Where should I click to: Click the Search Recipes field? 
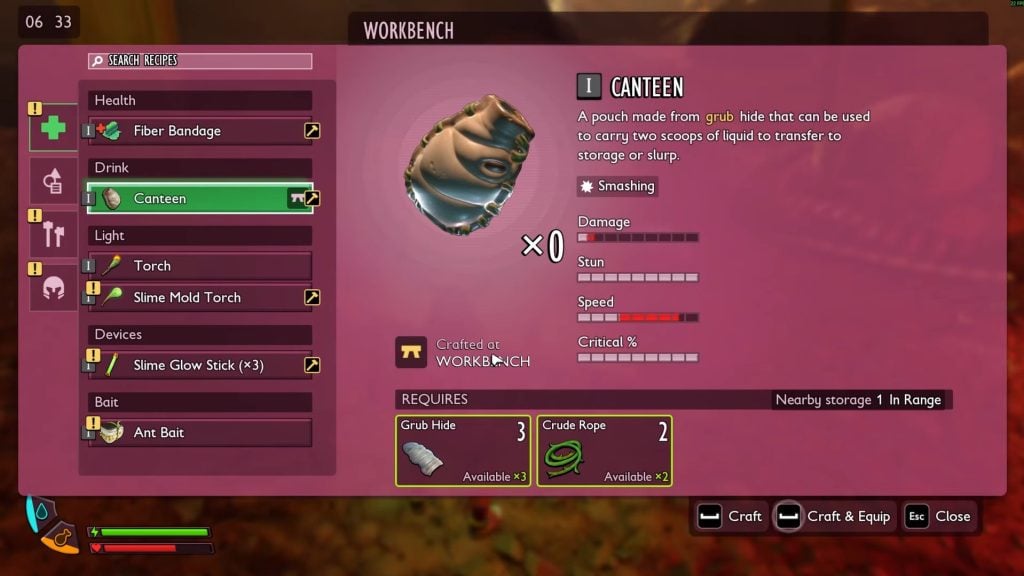(200, 61)
